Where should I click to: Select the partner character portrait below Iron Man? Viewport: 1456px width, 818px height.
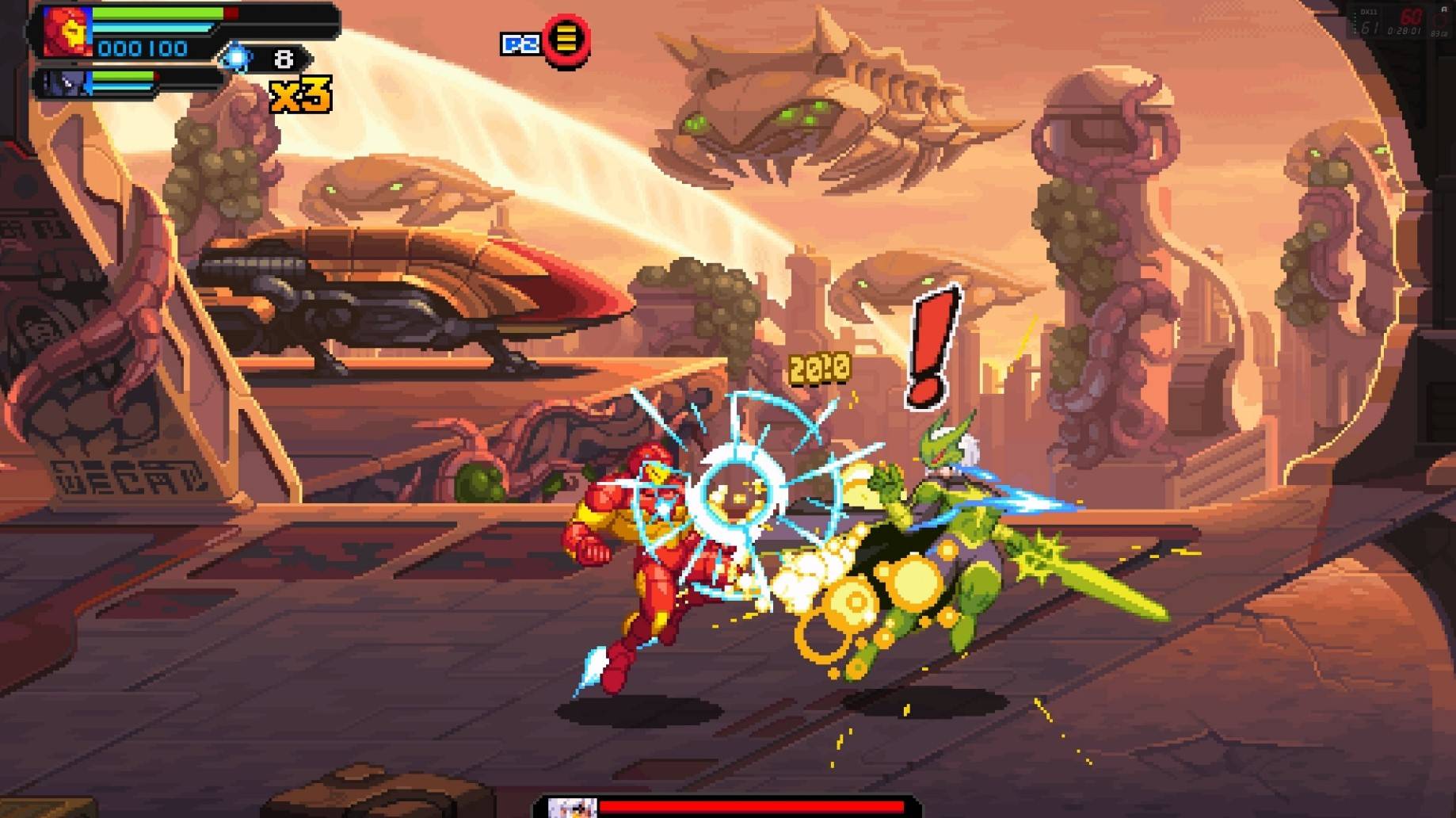[x=65, y=82]
